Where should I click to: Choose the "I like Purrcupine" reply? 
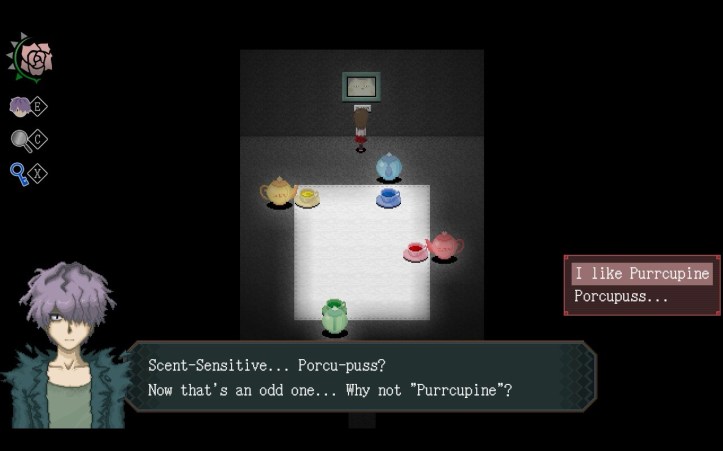click(x=641, y=273)
